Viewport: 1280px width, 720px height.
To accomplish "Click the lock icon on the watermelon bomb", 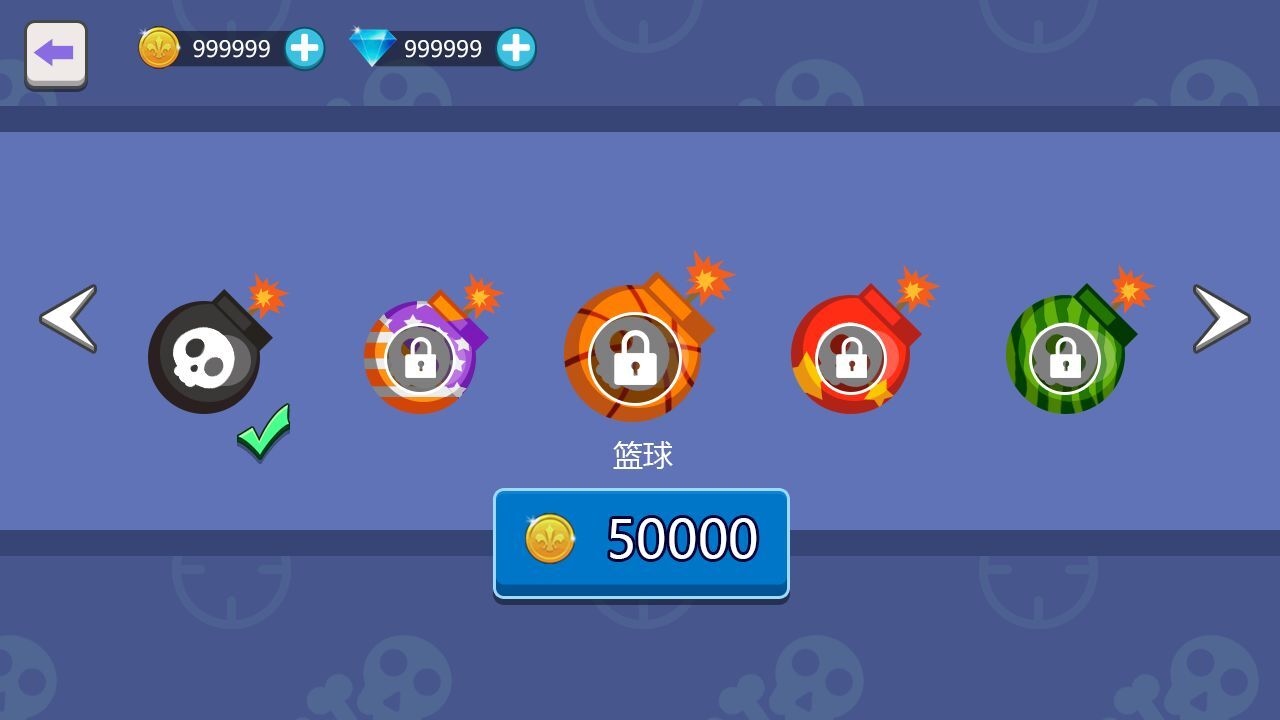I will pos(1066,358).
